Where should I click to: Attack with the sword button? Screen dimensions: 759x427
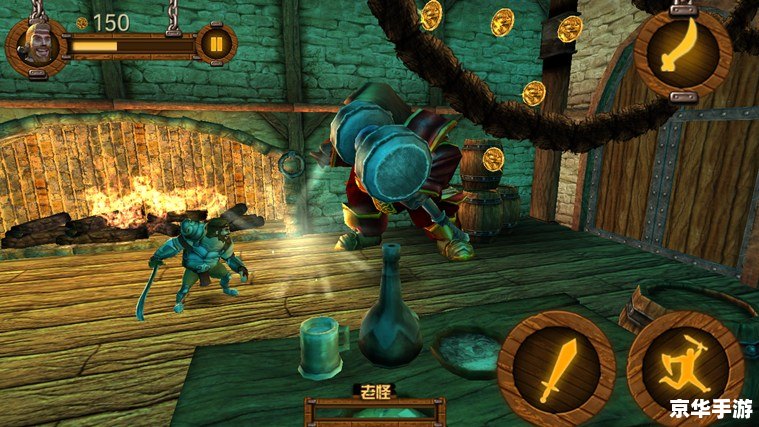pyautogui.click(x=555, y=368)
